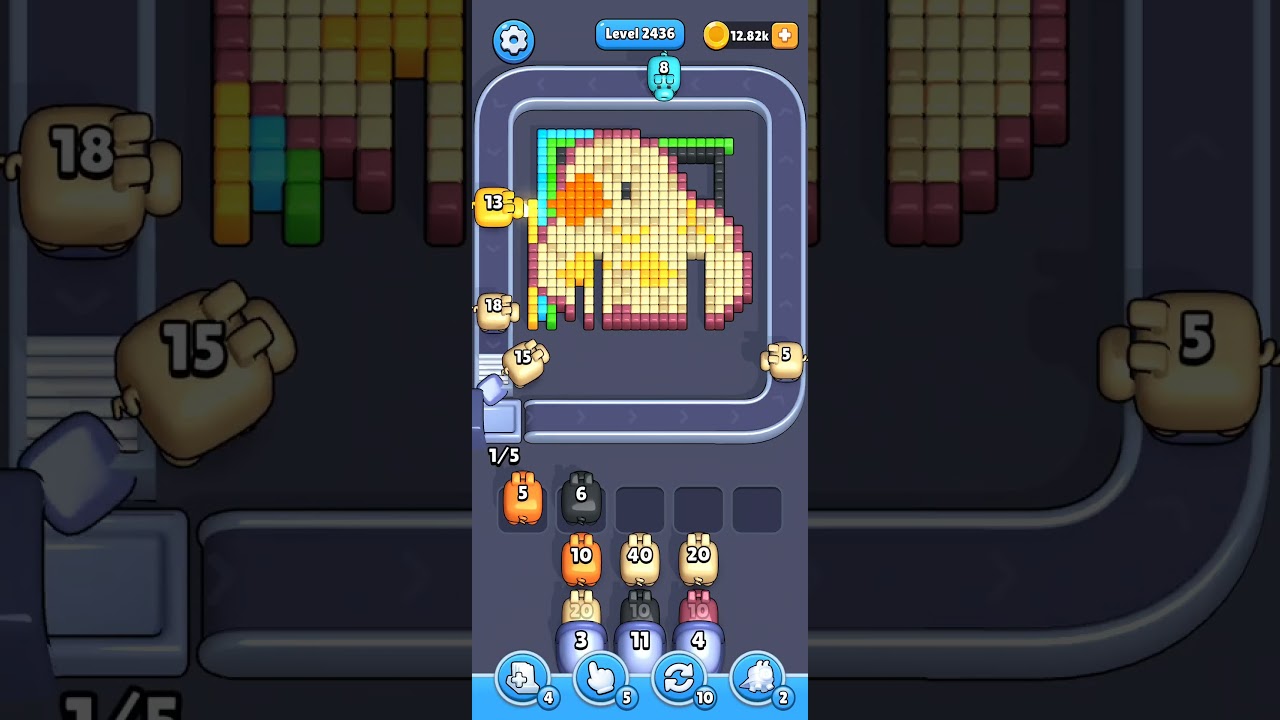
Task: Pick the black bag numbered 6
Action: click(581, 498)
